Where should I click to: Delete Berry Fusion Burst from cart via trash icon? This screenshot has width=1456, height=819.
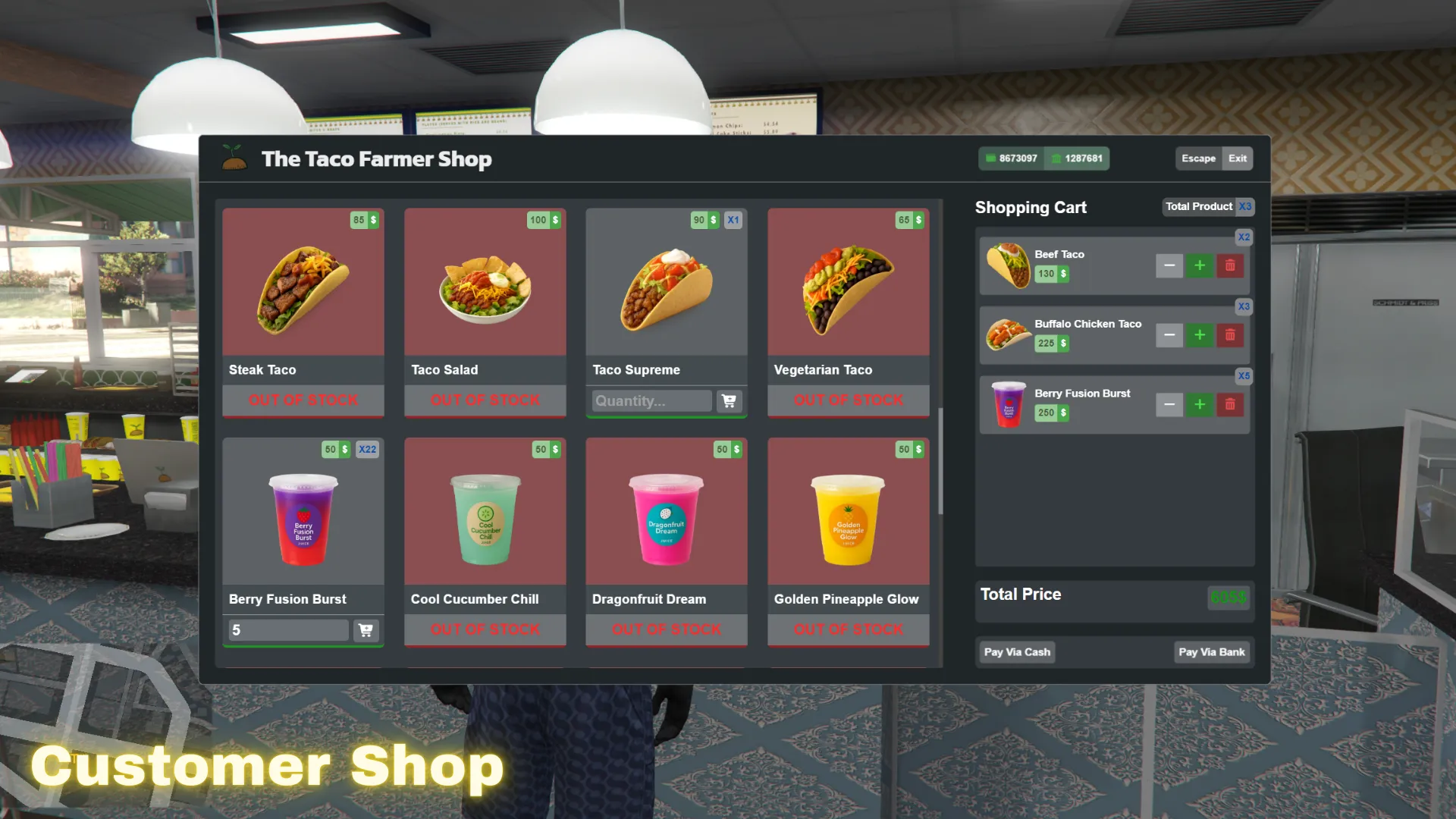(x=1230, y=404)
